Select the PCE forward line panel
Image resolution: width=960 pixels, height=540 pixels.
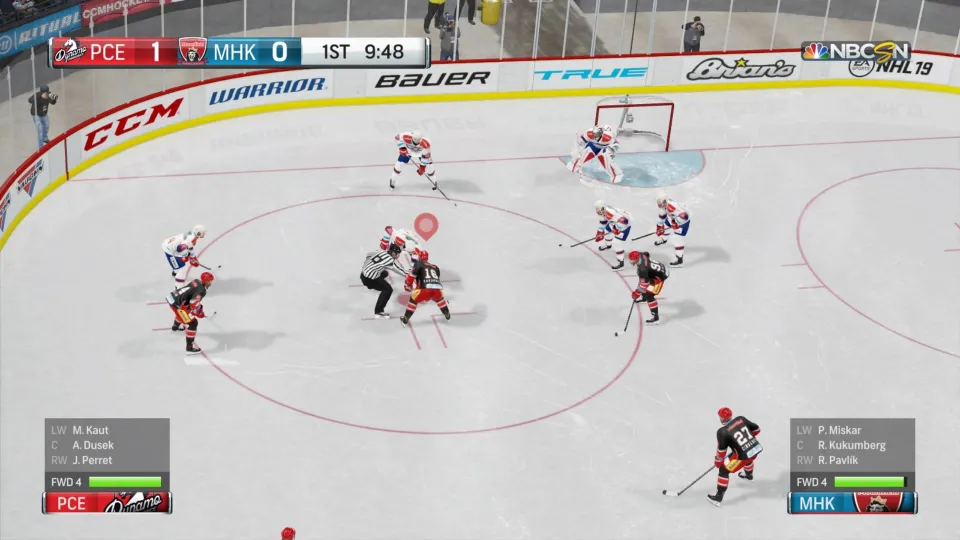[106, 465]
